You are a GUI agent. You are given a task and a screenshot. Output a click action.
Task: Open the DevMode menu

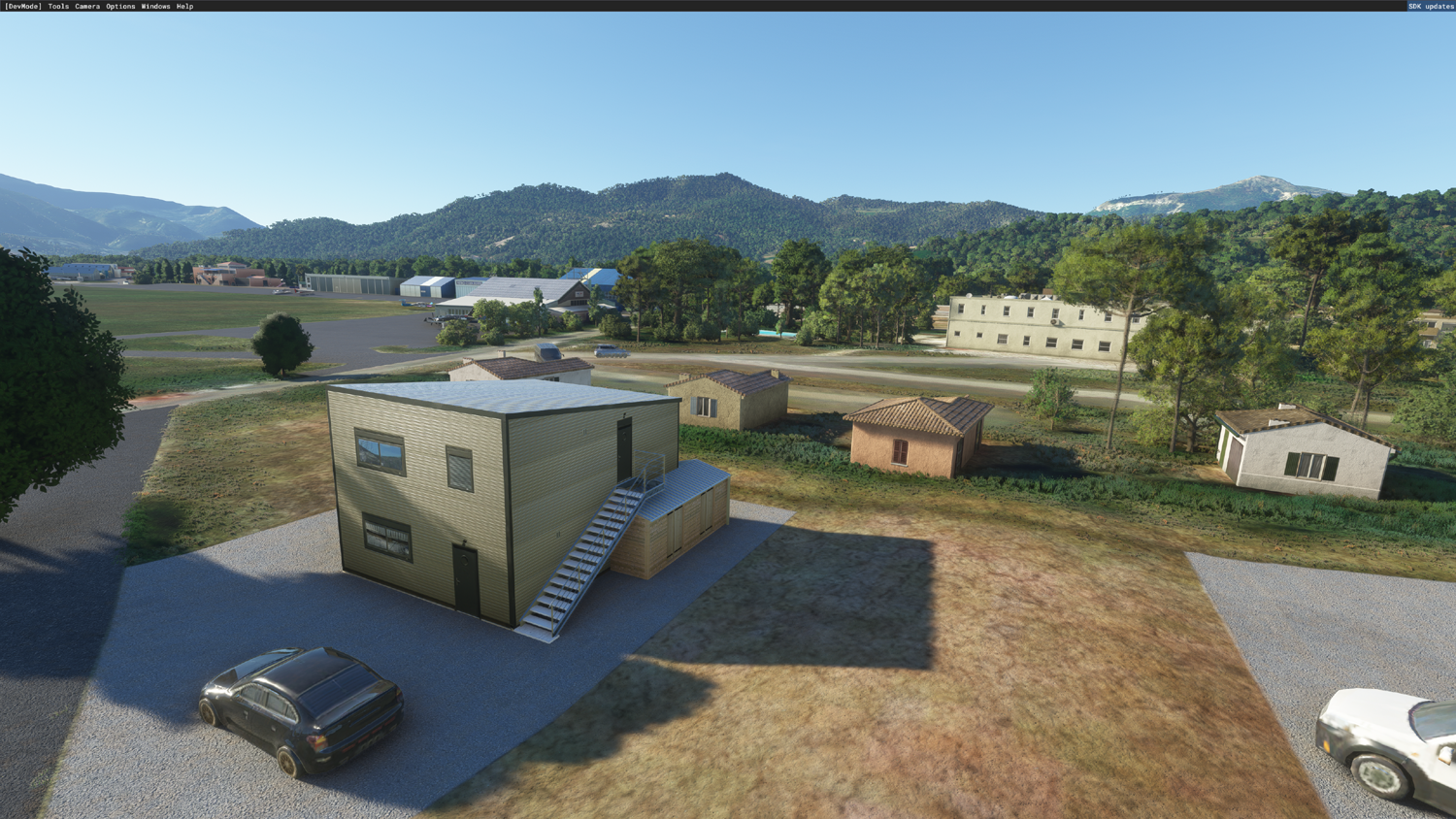(x=23, y=6)
